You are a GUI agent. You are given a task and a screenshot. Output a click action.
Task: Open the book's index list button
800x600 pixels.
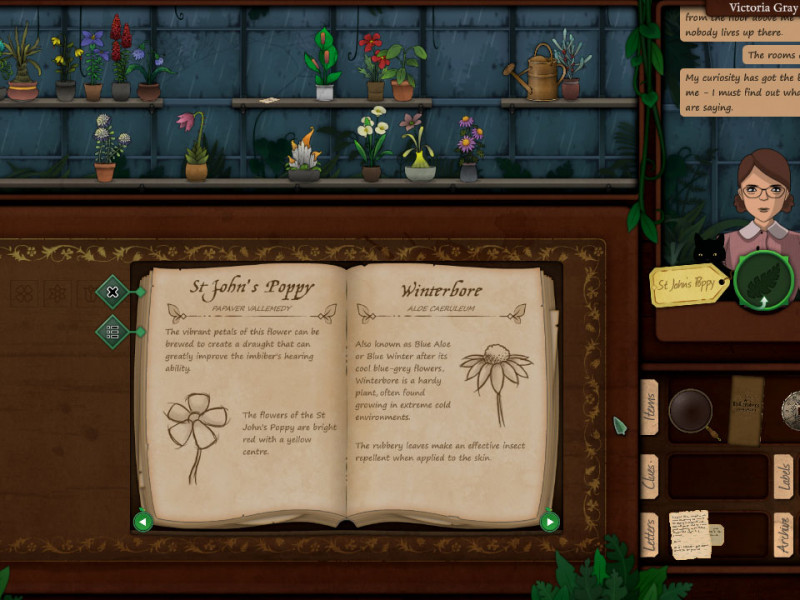pos(112,332)
